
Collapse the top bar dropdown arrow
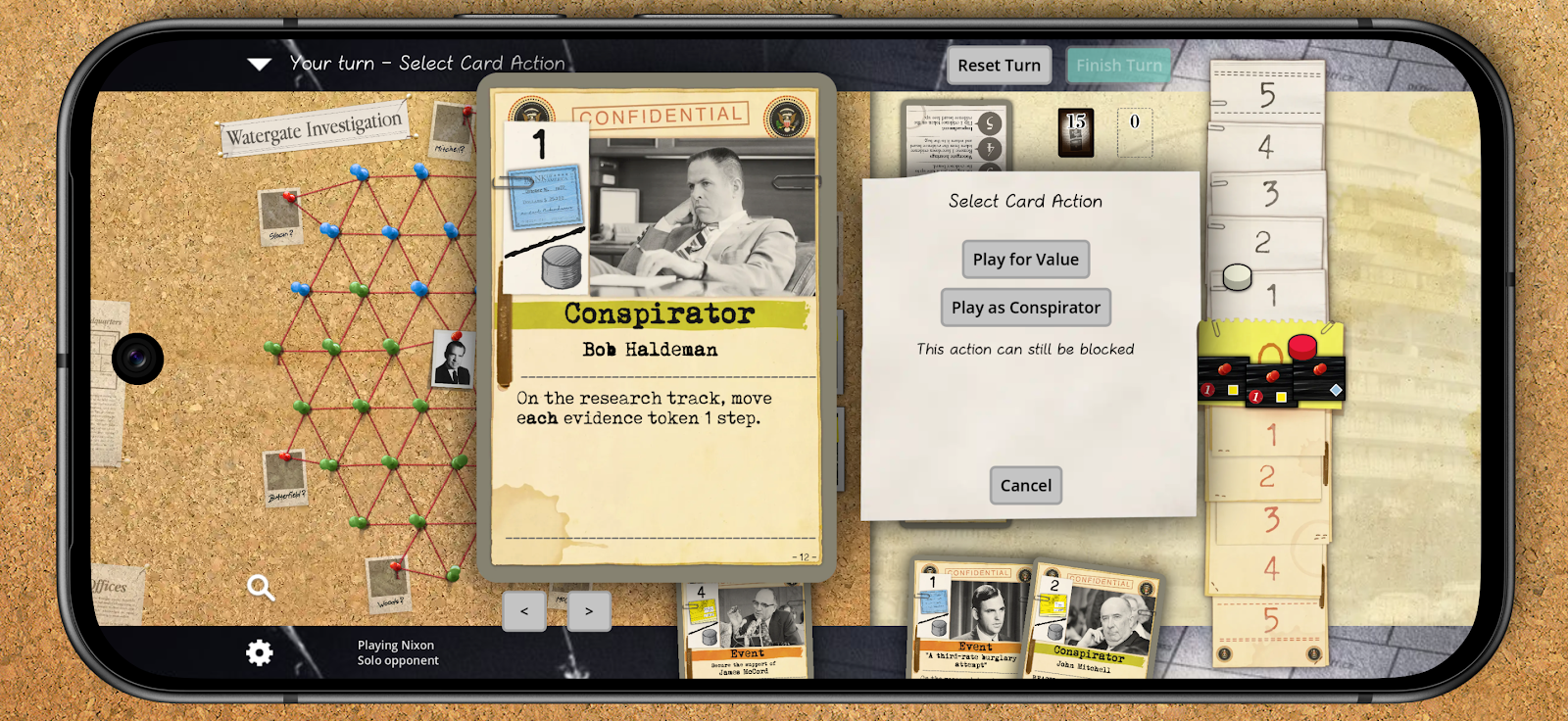coord(260,65)
